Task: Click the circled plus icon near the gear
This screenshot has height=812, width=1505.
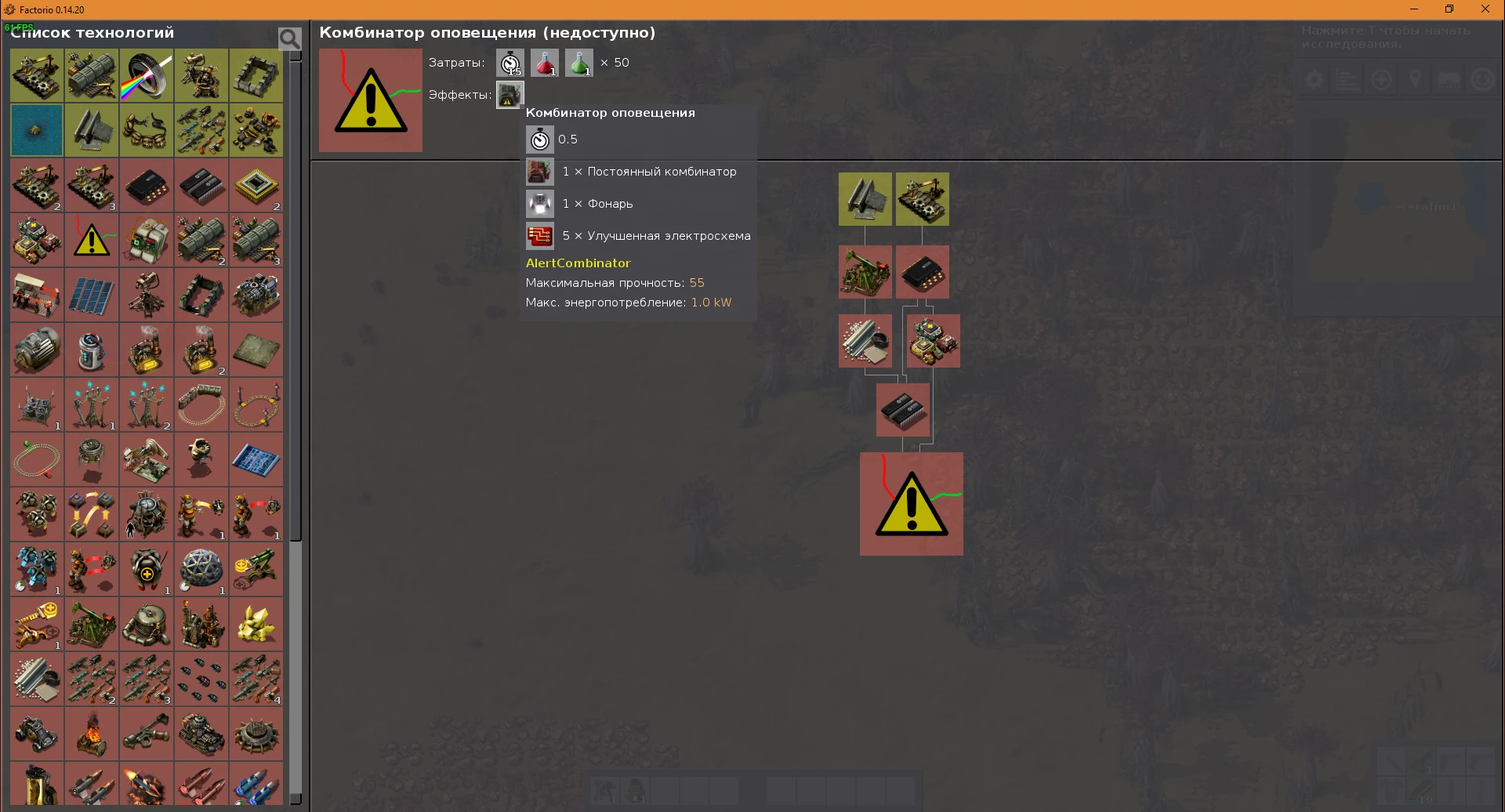Action: coord(1381,78)
